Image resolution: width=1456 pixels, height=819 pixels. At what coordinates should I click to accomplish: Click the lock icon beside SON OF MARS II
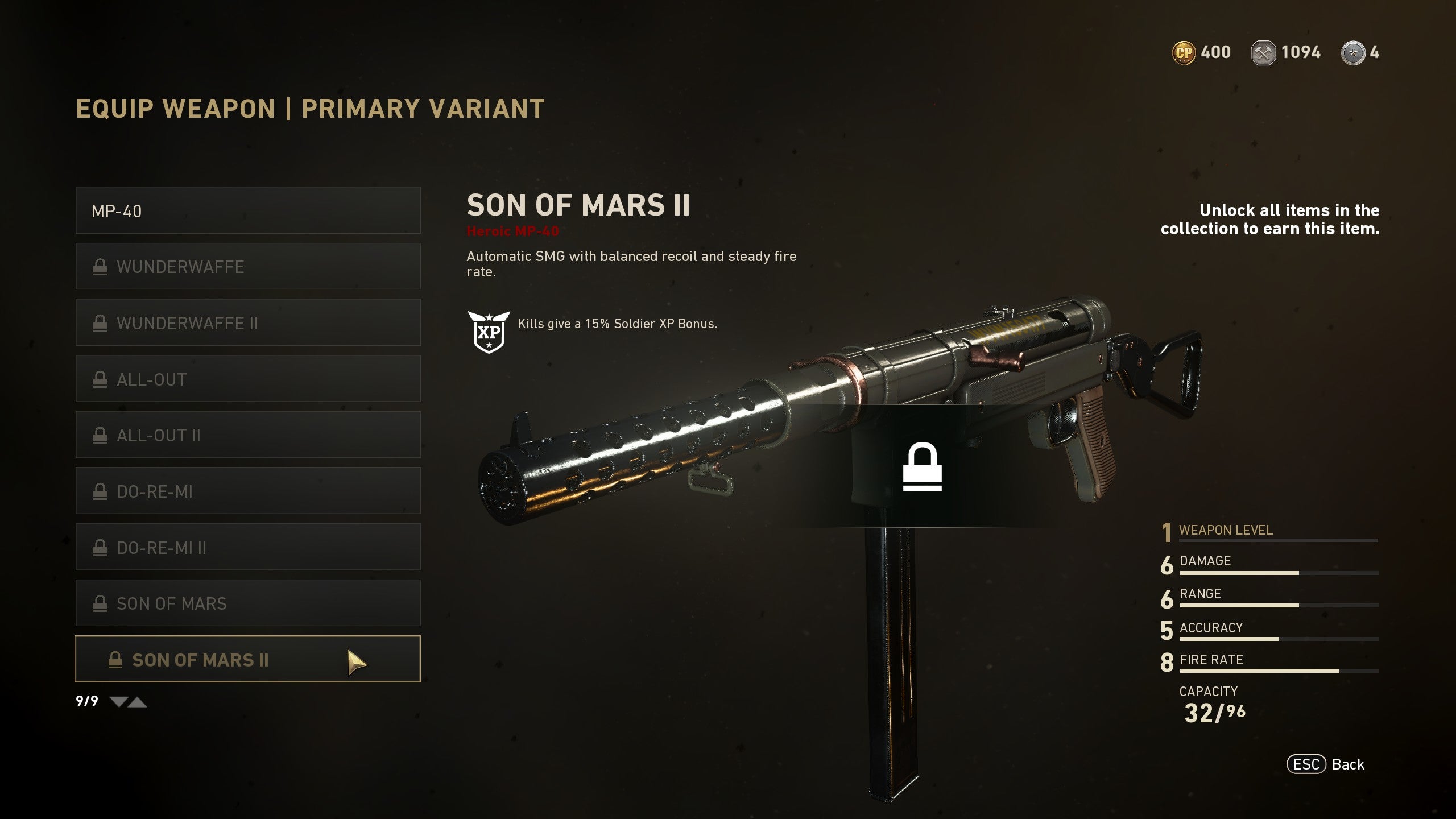click(117, 660)
